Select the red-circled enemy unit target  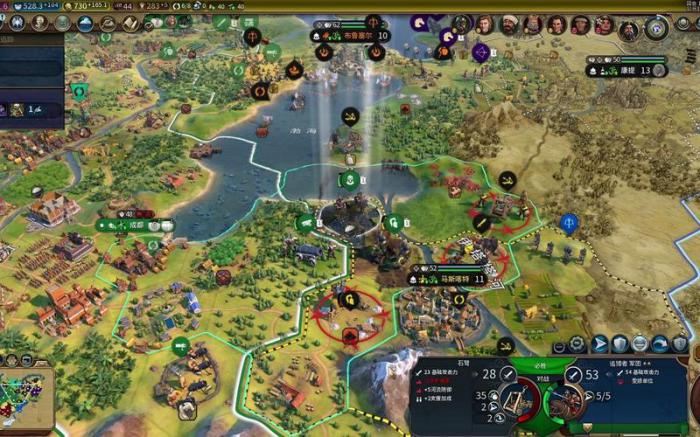tap(348, 318)
